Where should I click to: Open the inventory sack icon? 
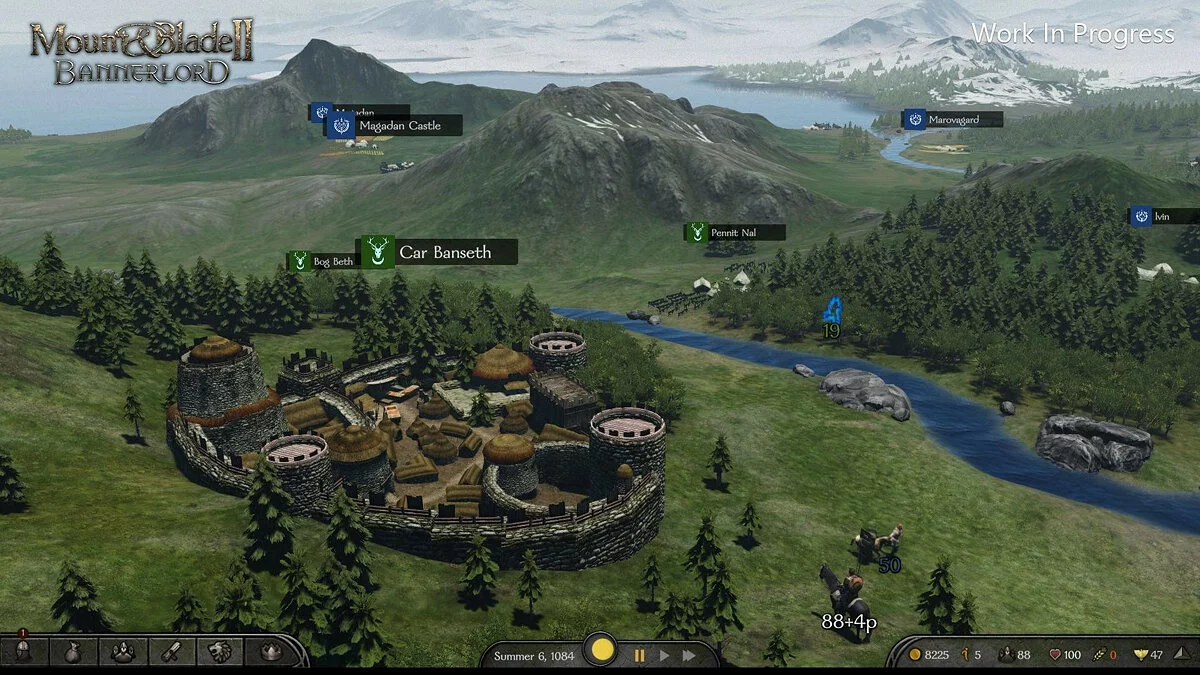[x=74, y=652]
